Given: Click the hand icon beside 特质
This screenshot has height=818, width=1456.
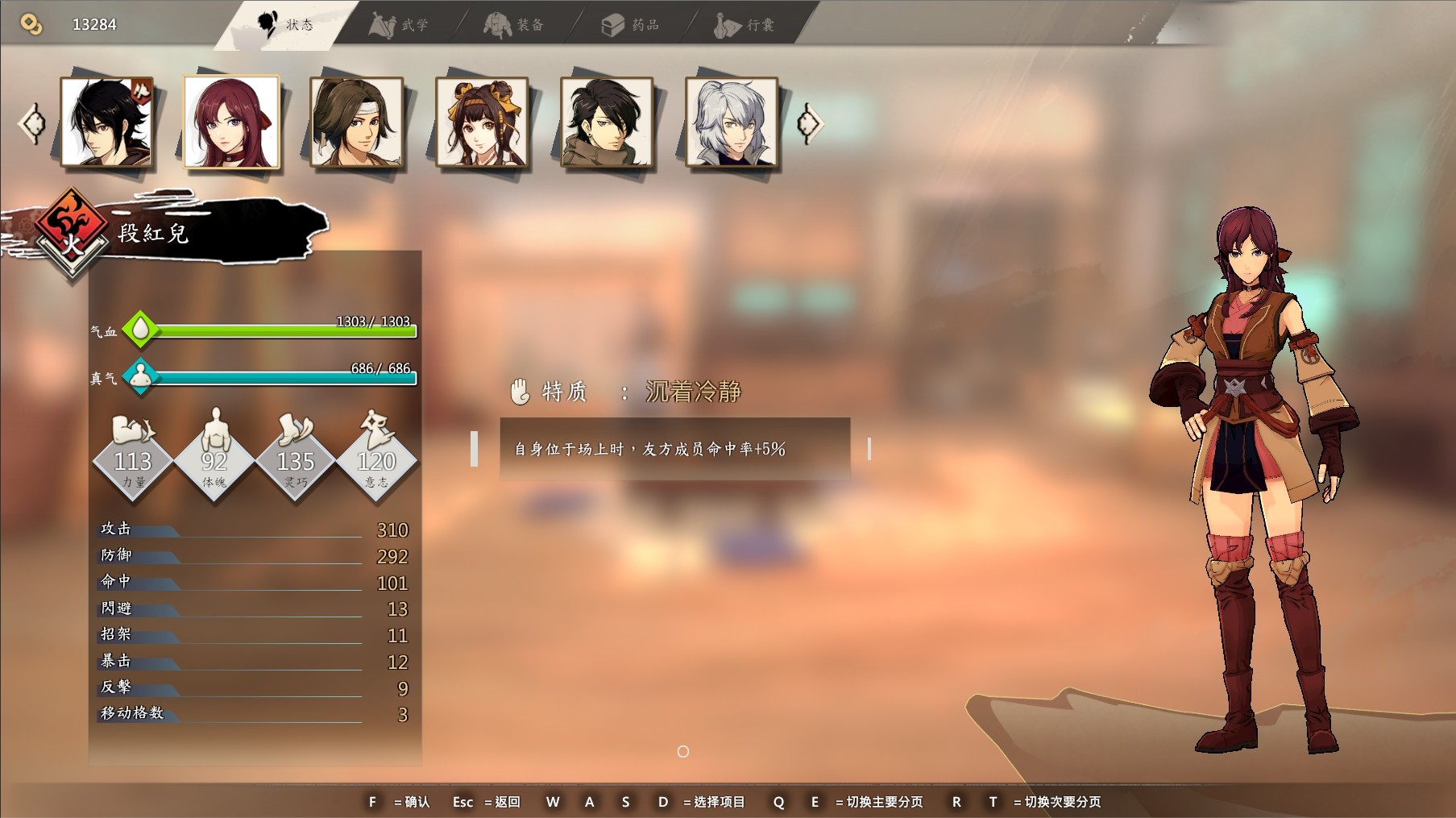Looking at the screenshot, I should point(521,390).
